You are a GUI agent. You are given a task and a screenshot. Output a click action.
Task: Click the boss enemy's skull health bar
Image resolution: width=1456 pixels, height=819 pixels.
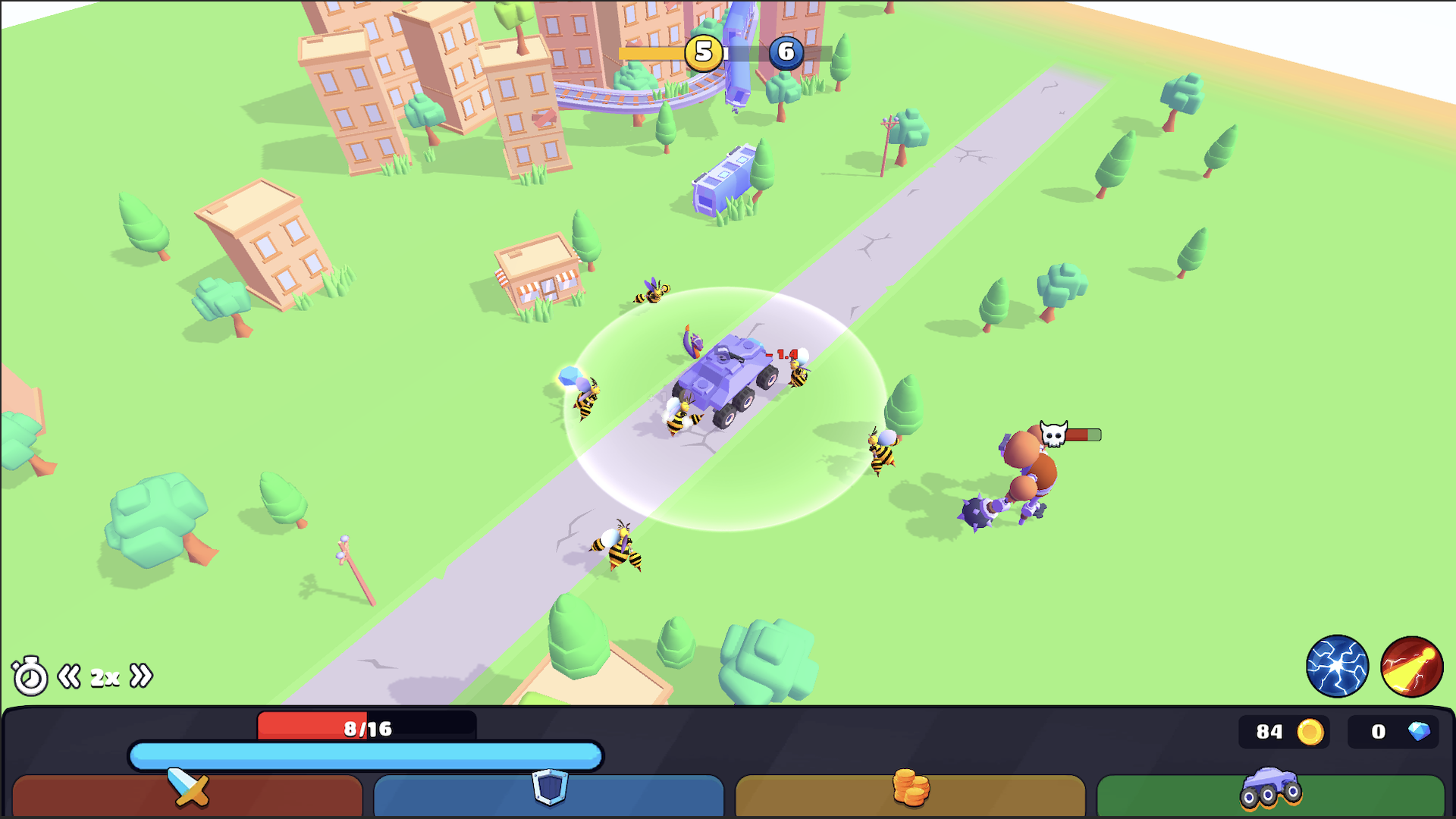point(1070,435)
